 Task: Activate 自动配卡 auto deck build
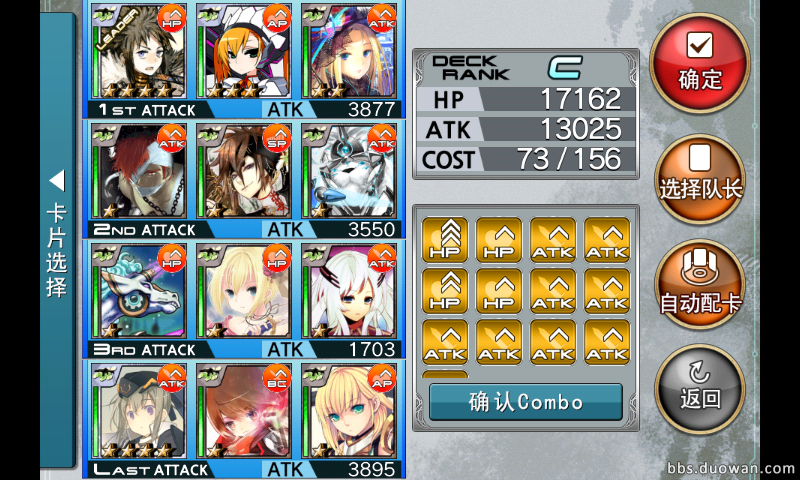point(699,286)
